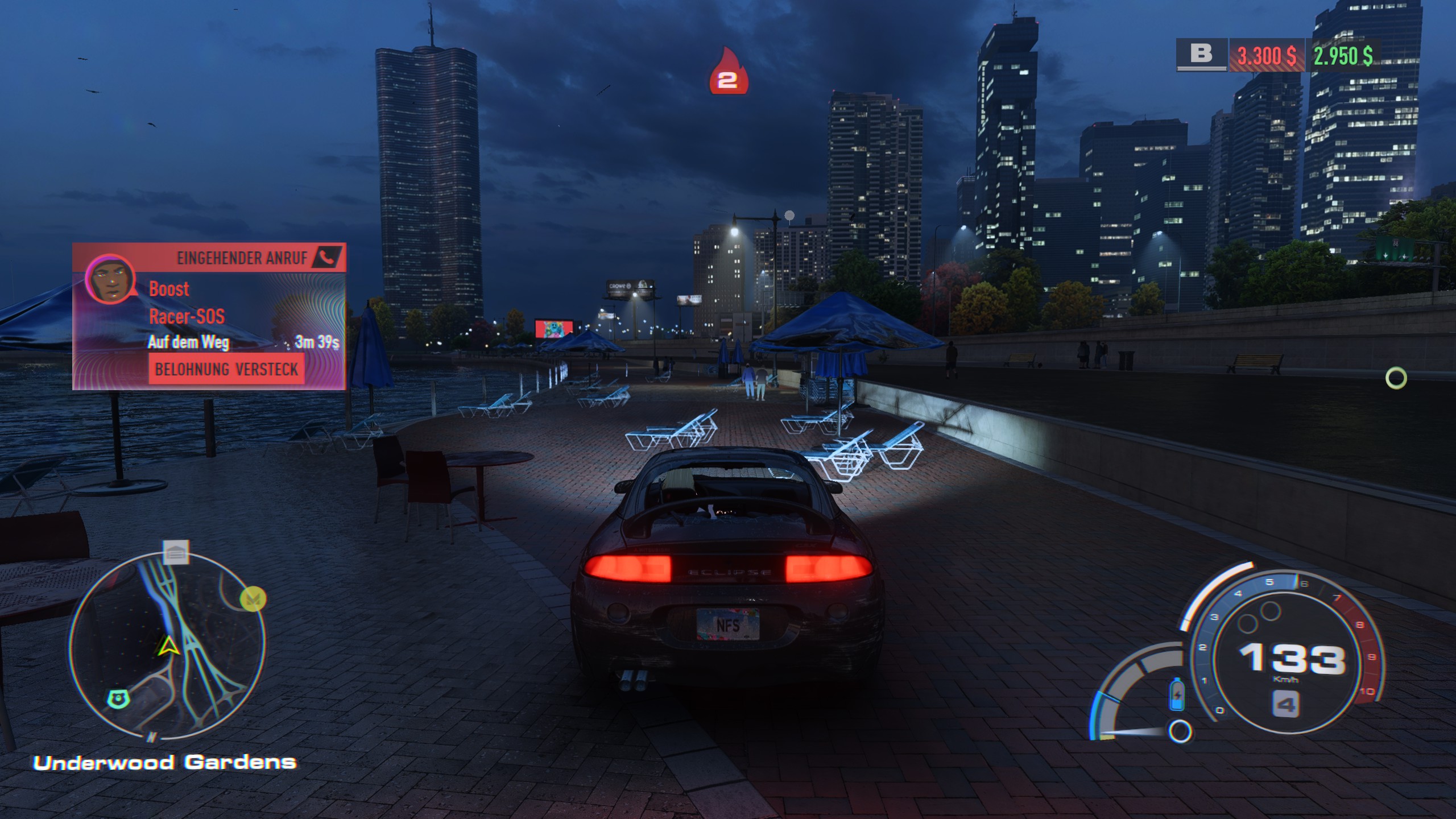Click the B tier class badge
Screen dimensions: 1456x819
pyautogui.click(x=1201, y=55)
